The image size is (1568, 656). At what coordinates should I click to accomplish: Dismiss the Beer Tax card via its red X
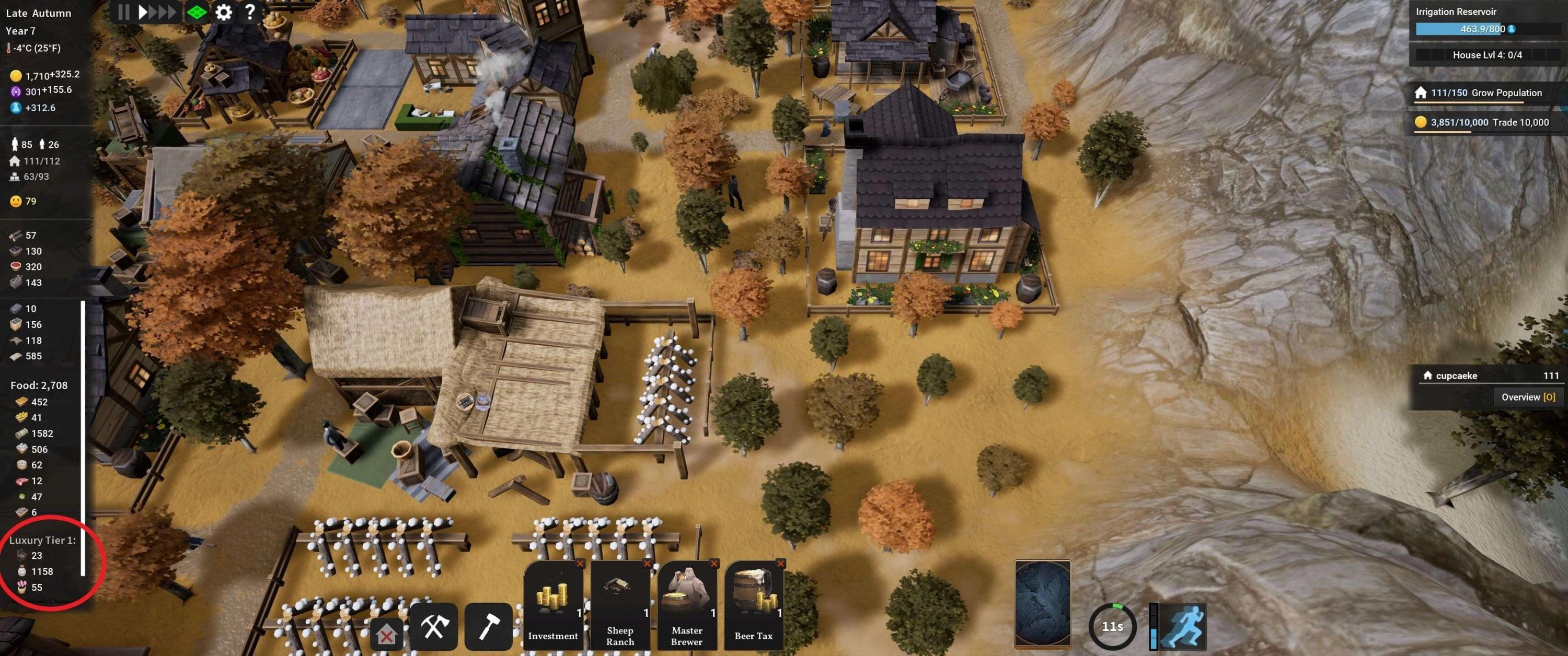coord(782,565)
